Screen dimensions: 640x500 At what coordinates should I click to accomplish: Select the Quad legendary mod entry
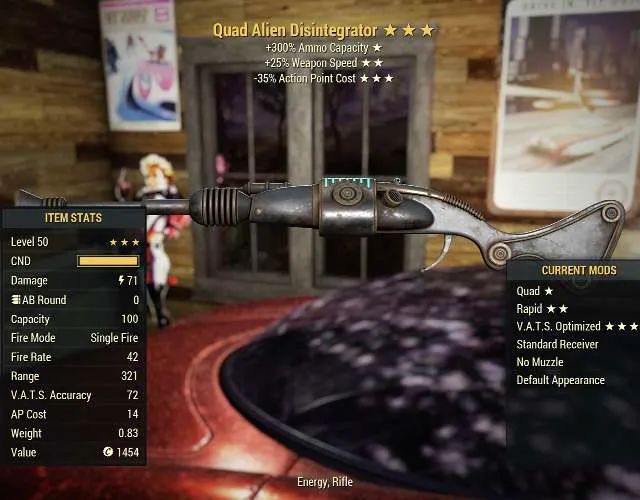click(x=535, y=291)
